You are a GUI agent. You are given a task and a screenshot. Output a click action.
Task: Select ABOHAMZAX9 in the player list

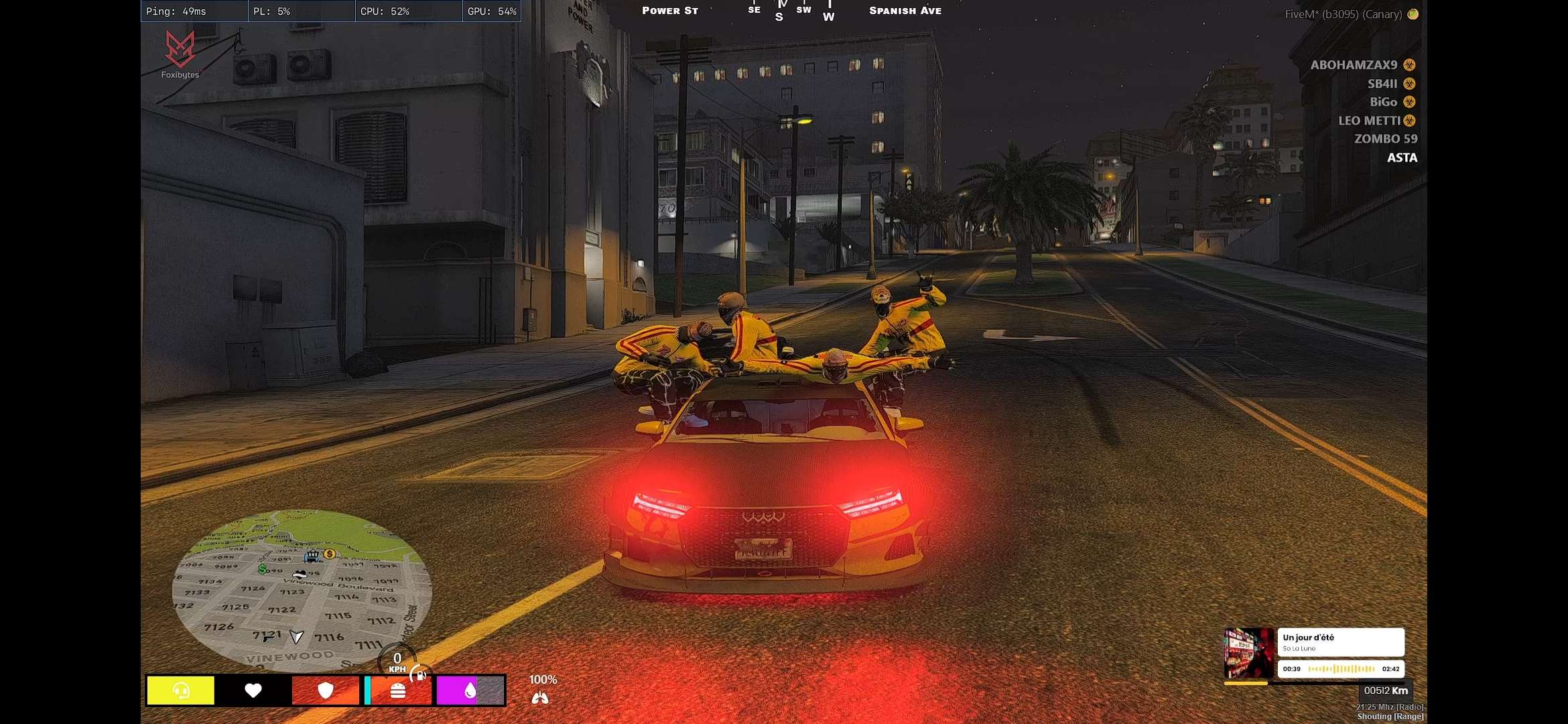[x=1354, y=65]
